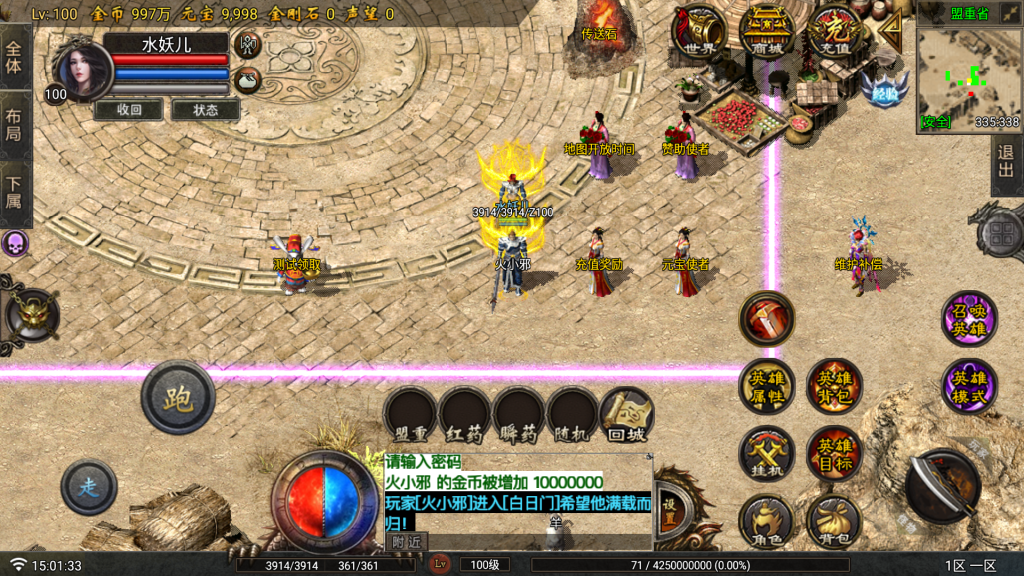Open the 充值 recharge menu

(x=836, y=32)
